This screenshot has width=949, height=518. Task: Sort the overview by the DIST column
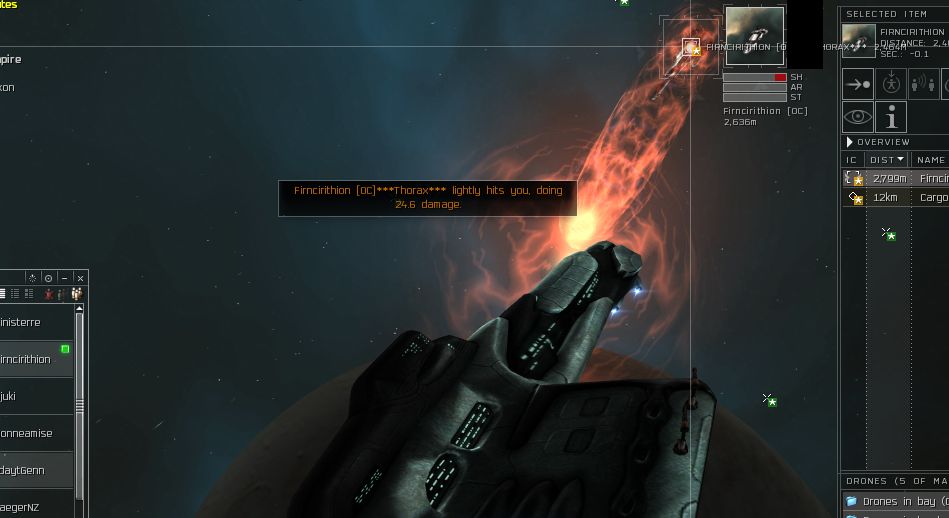point(886,160)
